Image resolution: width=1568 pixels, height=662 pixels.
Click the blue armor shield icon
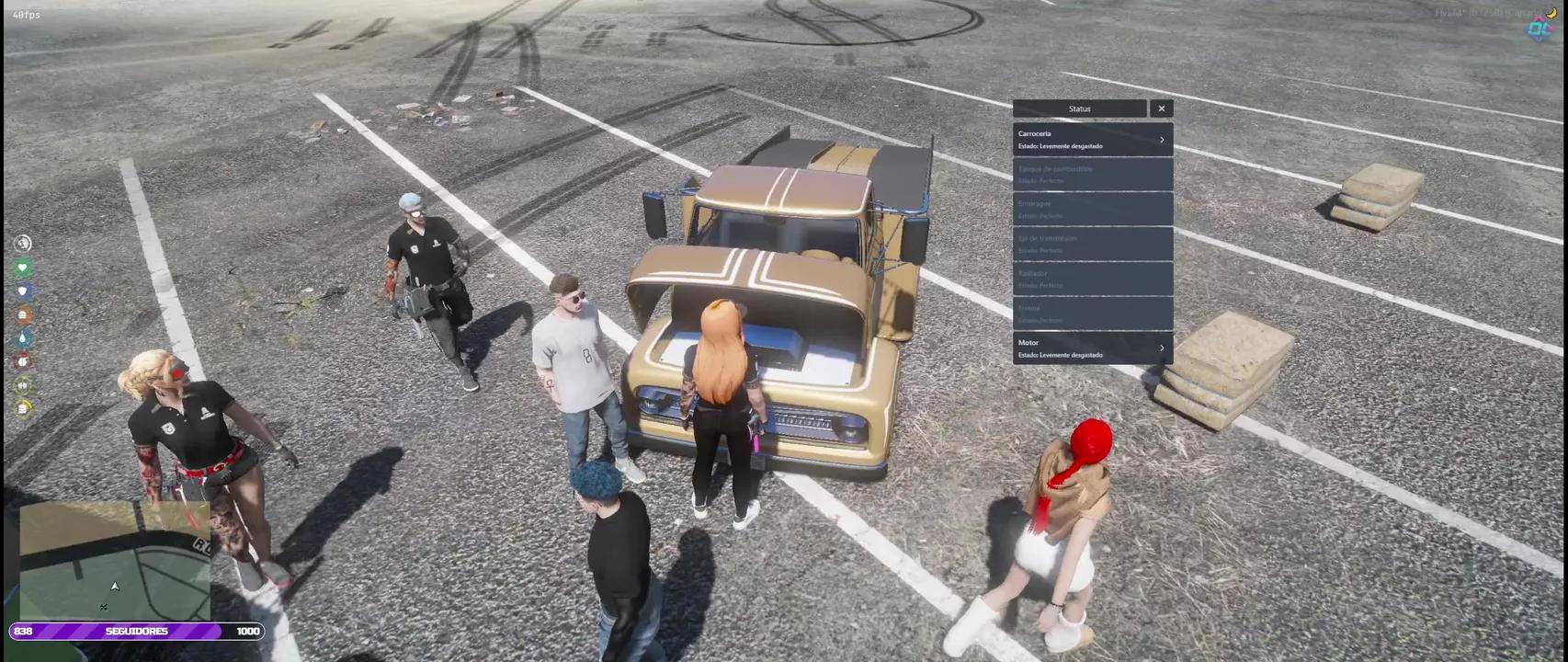point(23,291)
